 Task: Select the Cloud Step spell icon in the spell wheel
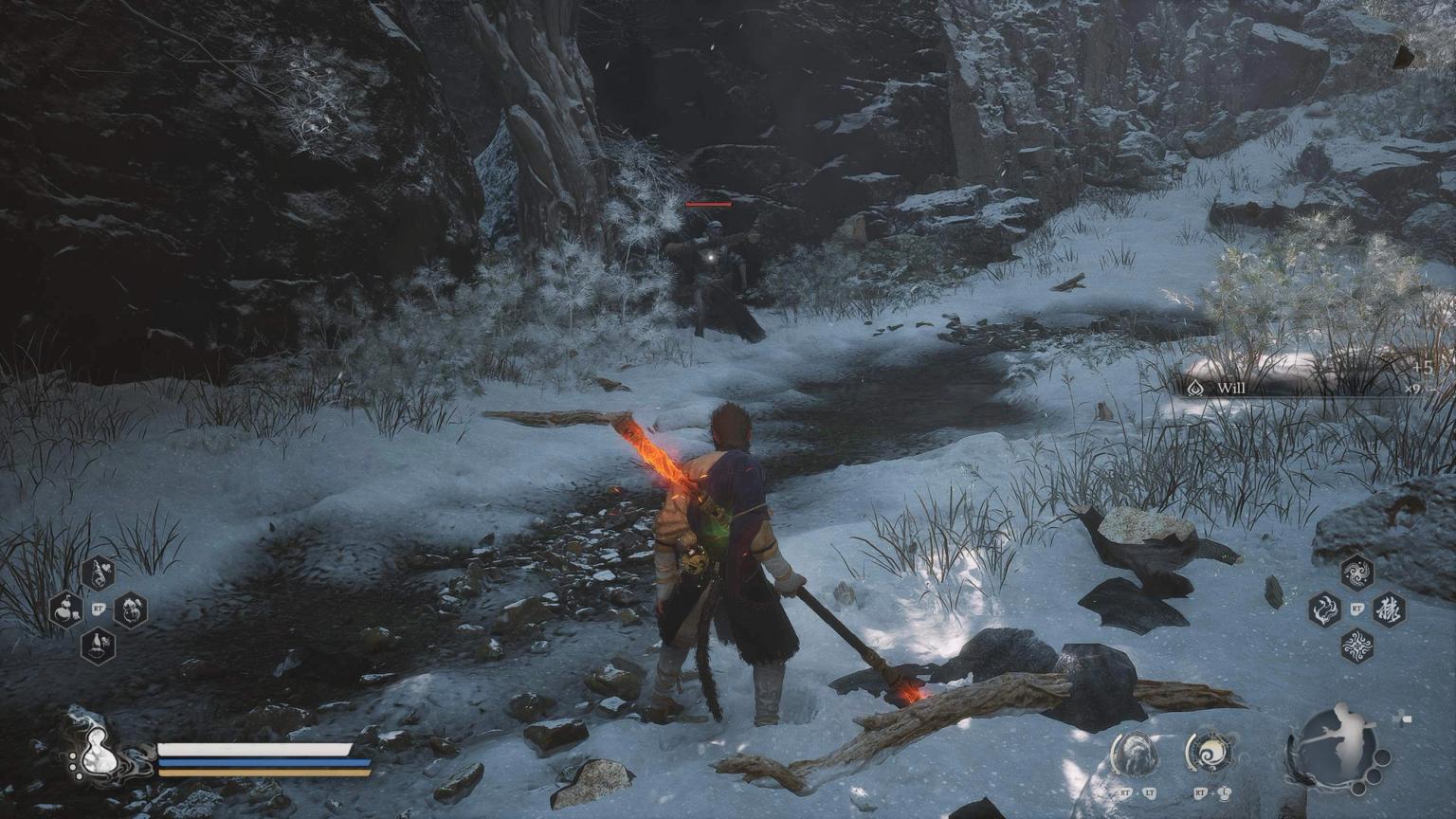point(1356,573)
